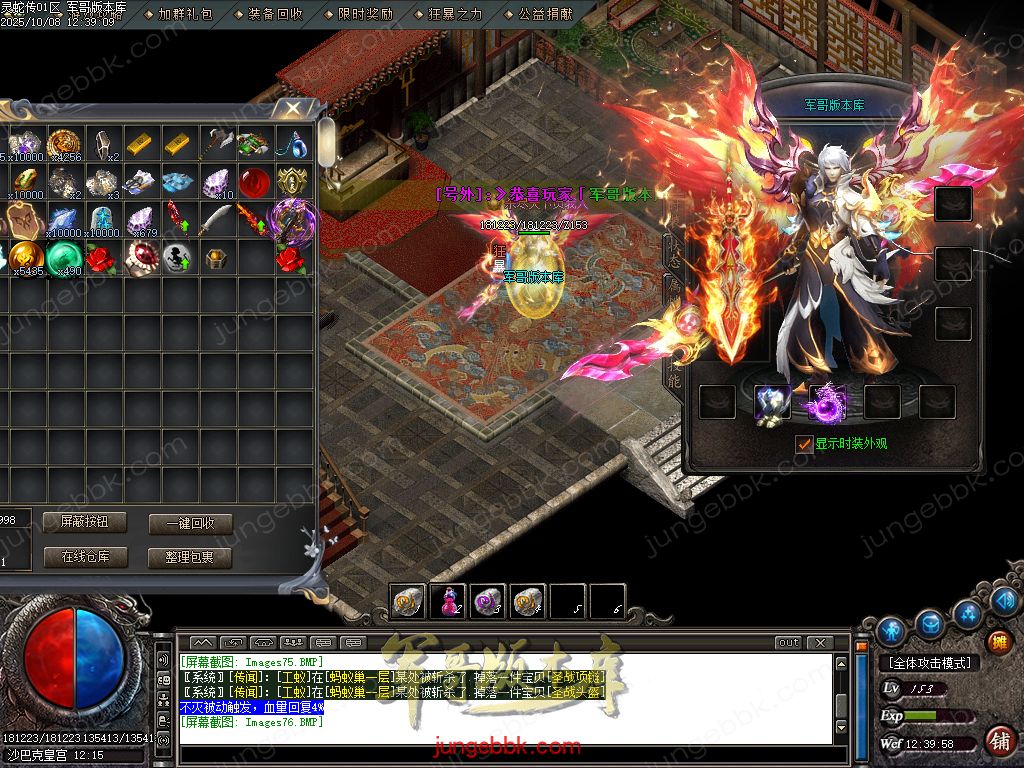Click the 全体攻击模式 attack mode label

(x=929, y=662)
